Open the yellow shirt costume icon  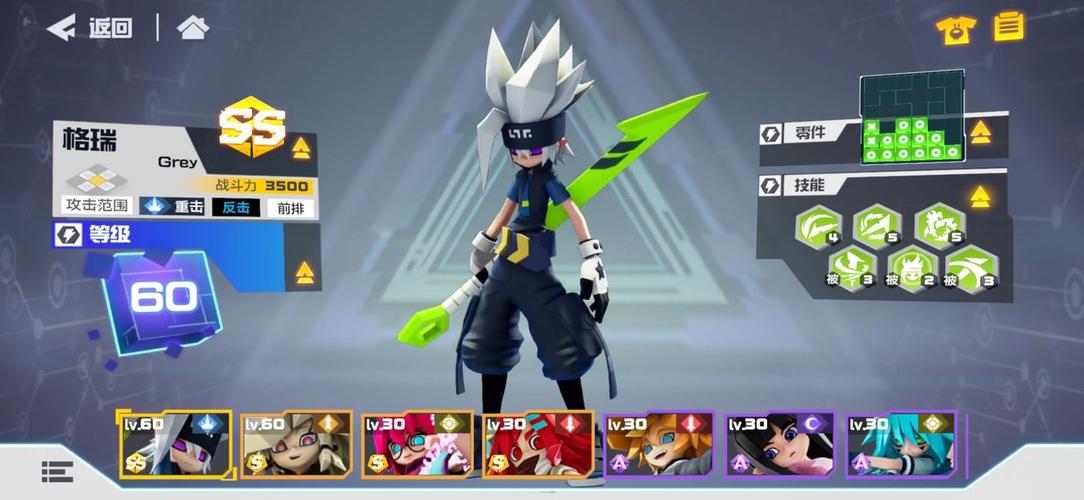[956, 29]
